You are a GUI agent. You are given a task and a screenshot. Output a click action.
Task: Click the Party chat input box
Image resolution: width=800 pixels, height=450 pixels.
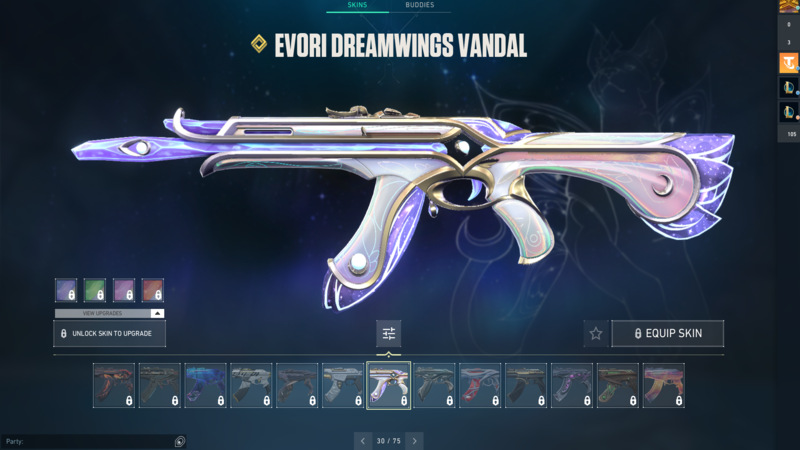[88, 441]
